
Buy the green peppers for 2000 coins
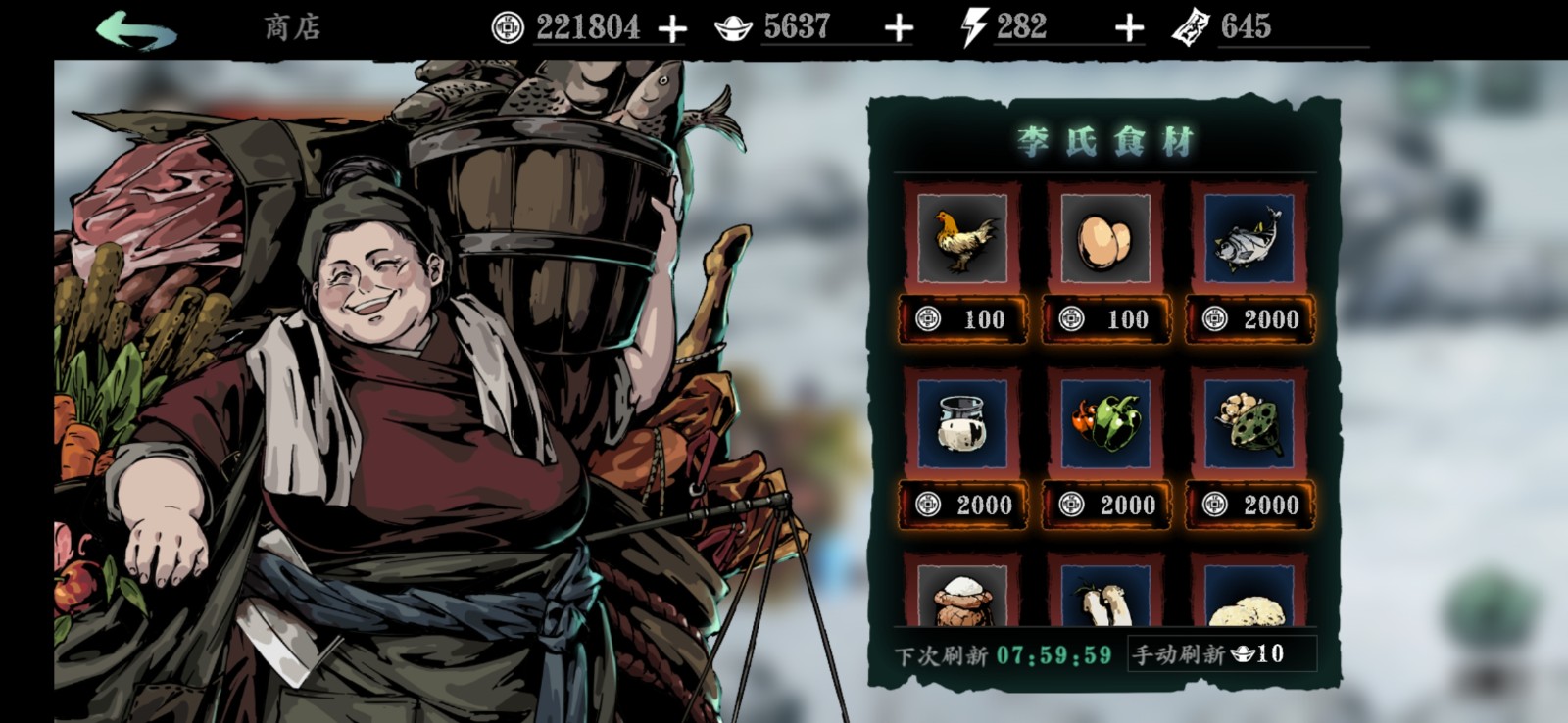tap(1105, 505)
